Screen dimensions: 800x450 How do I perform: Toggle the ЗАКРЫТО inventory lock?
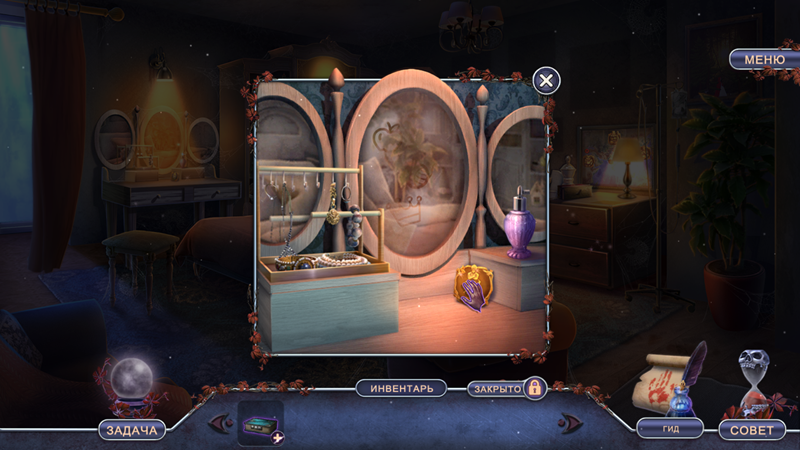(507, 388)
